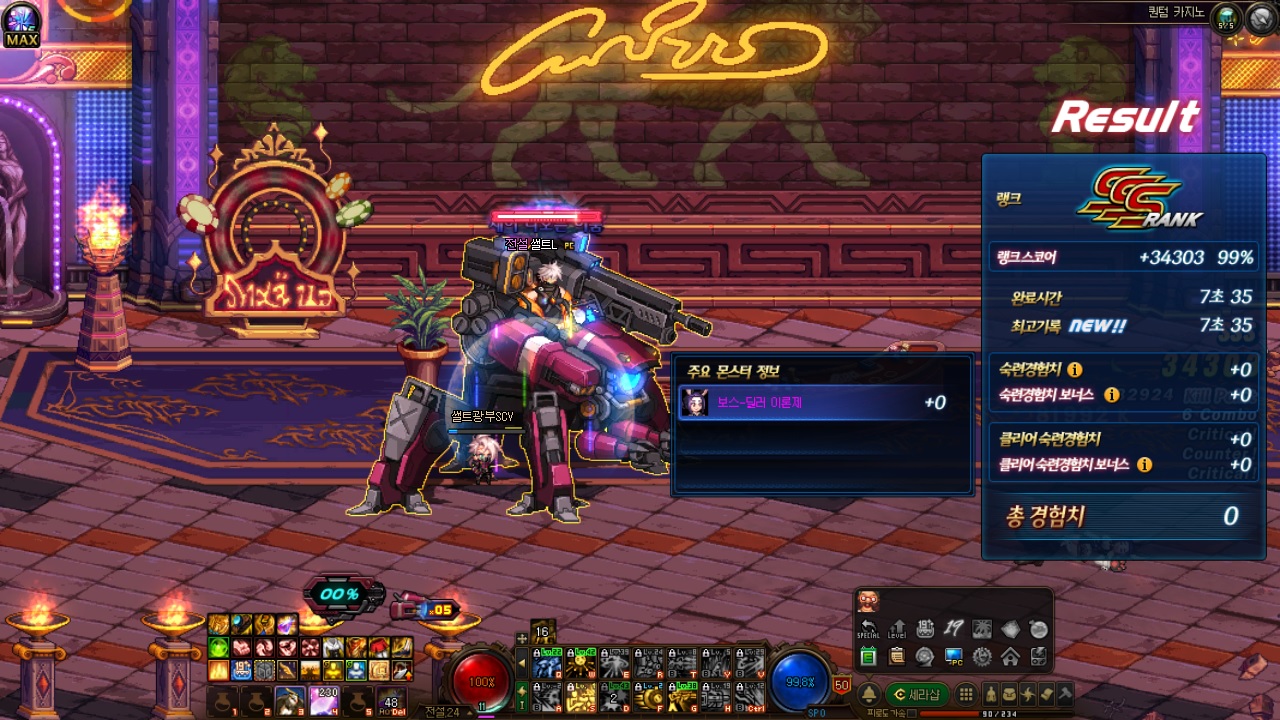Viewport: 1280px width, 720px height.
Task: Click the info icon beside 숙련경험치
Action: pyautogui.click(x=1075, y=369)
